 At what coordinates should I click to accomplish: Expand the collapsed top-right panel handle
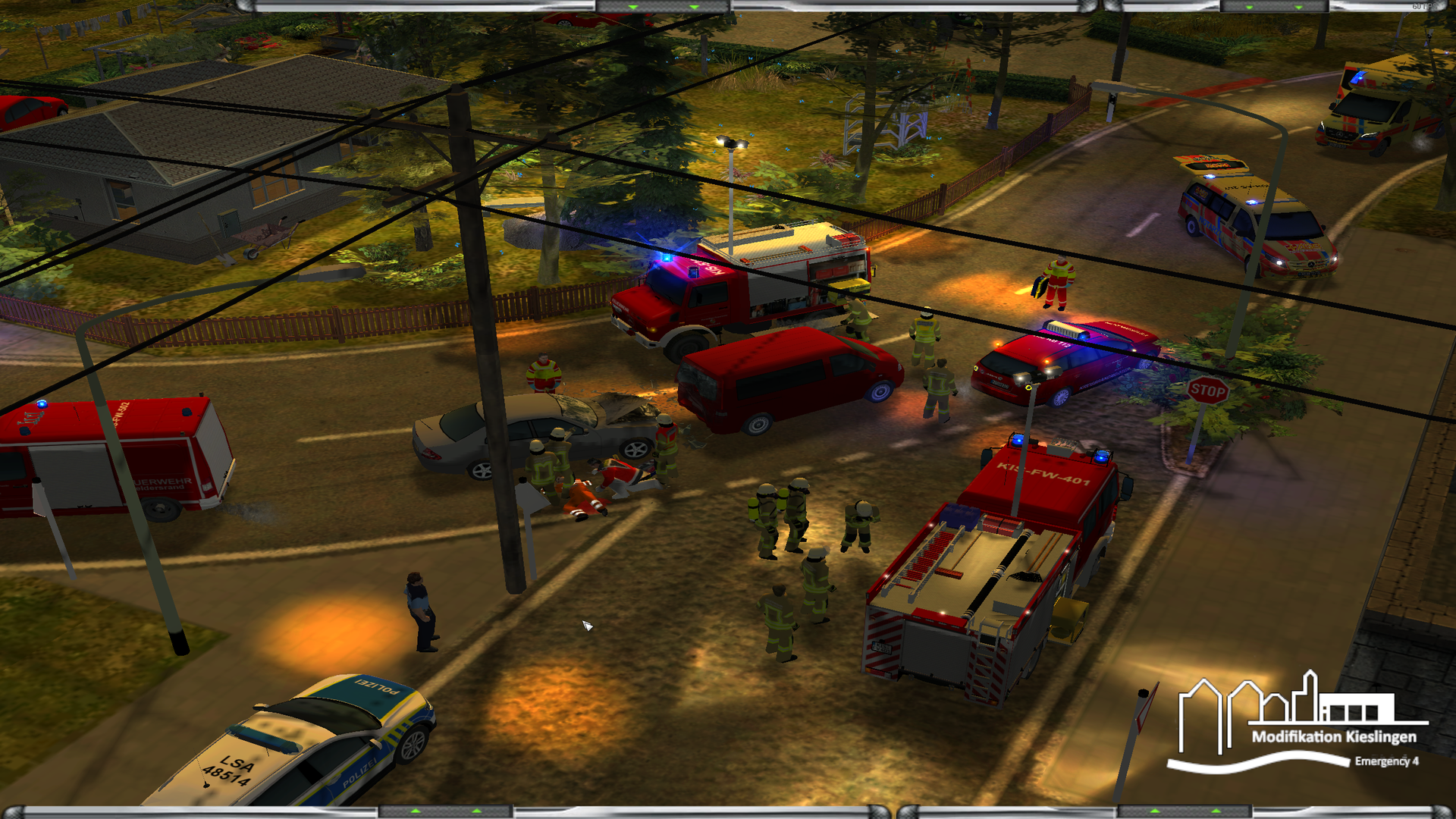coord(1274,6)
